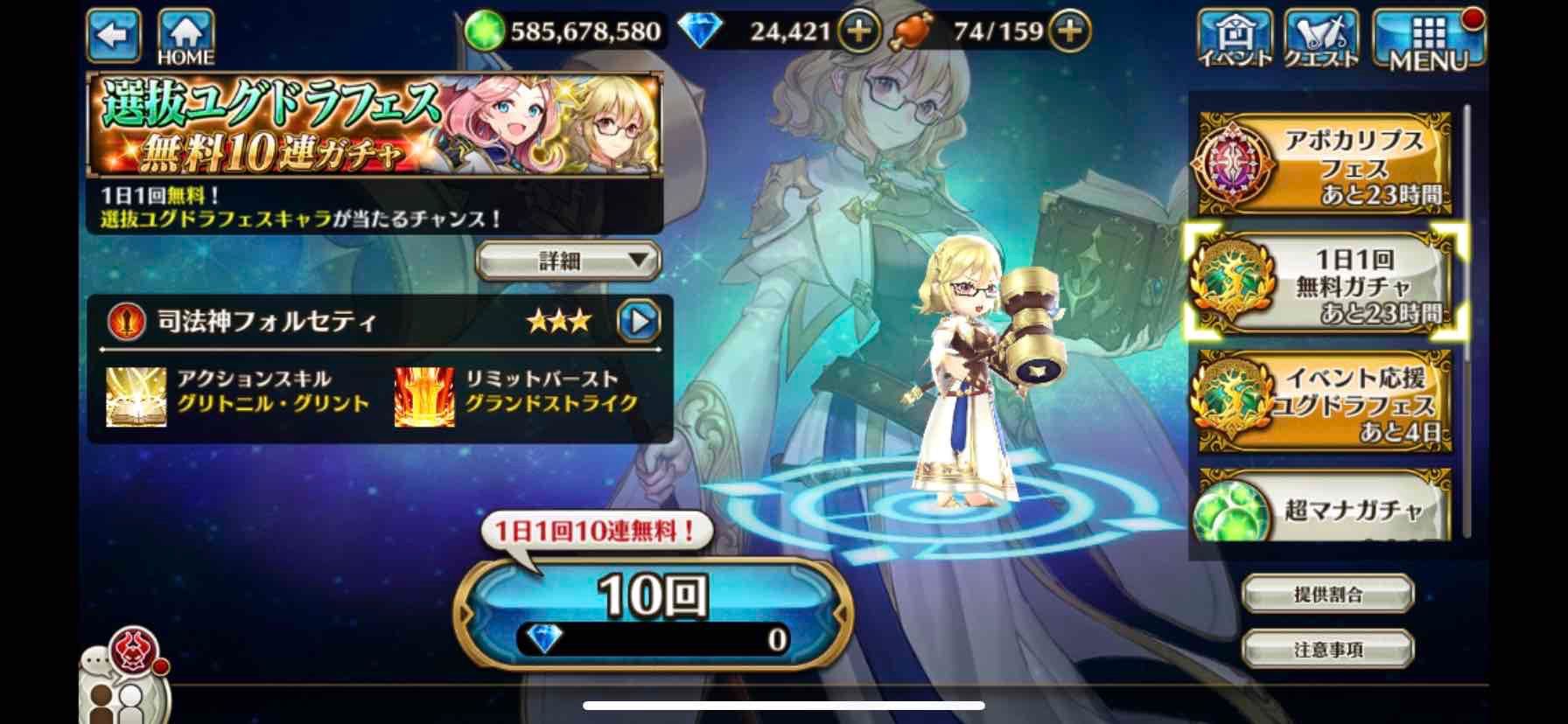1568x724 pixels.
Task: Open the 提供割合 rates page
Action: pos(1326,592)
